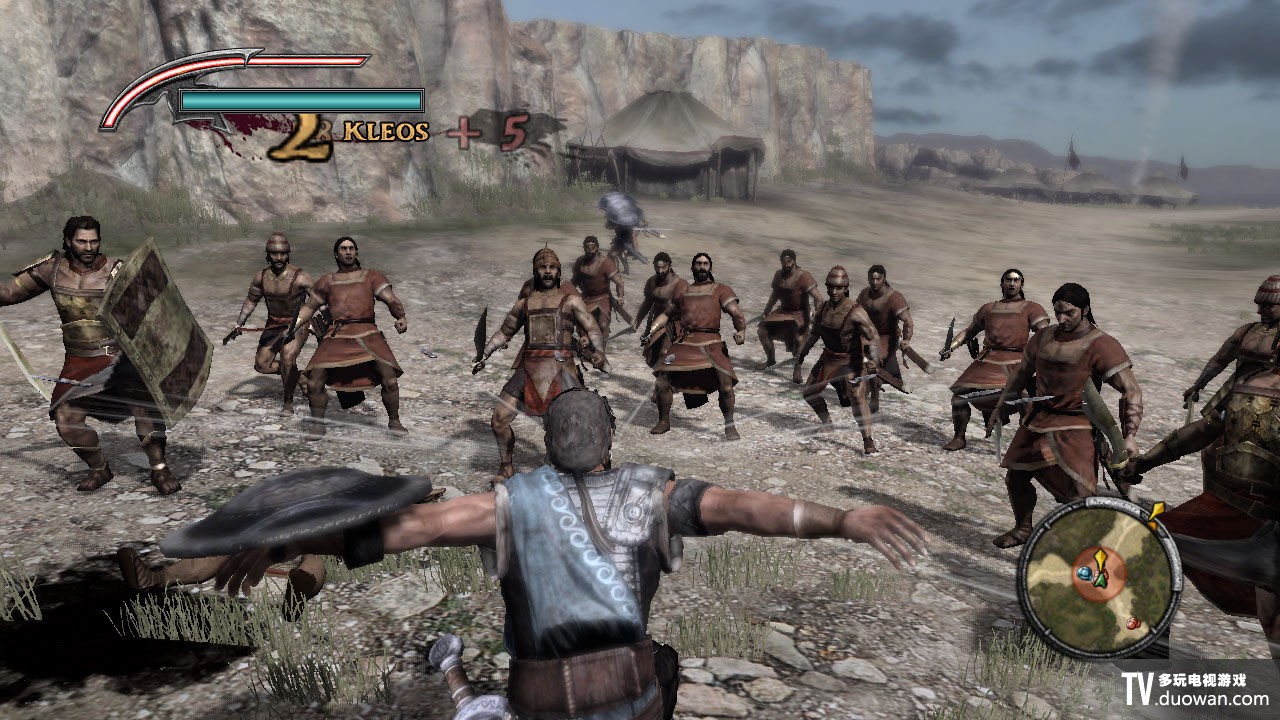Select the blue marker on the minimap
Screen dimensions: 1280x720
pos(1084,574)
